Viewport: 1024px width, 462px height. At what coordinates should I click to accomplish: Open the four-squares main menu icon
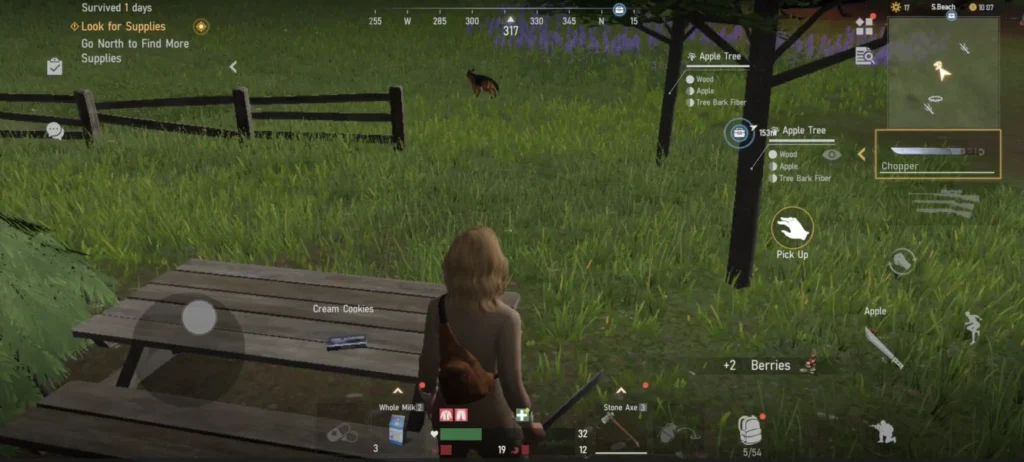(864, 27)
